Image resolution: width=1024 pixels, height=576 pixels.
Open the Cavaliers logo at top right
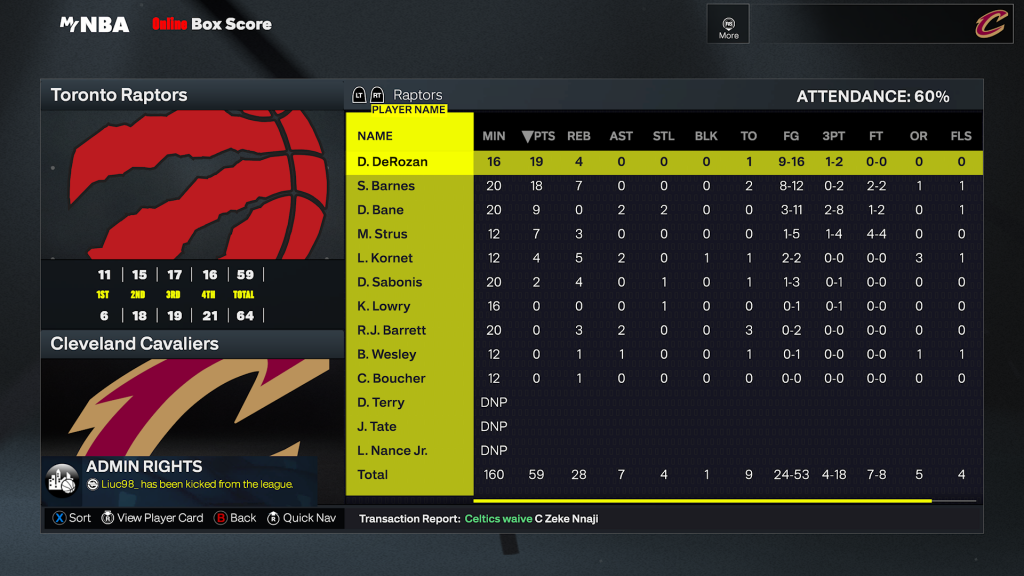coord(989,24)
